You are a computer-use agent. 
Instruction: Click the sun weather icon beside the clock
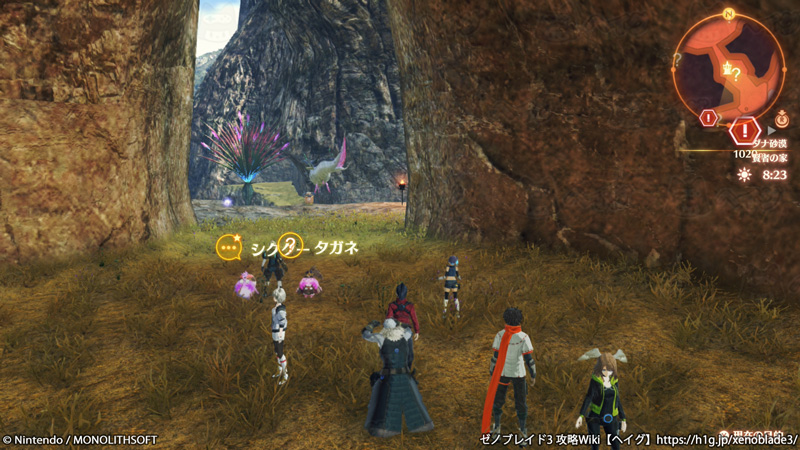pyautogui.click(x=744, y=174)
